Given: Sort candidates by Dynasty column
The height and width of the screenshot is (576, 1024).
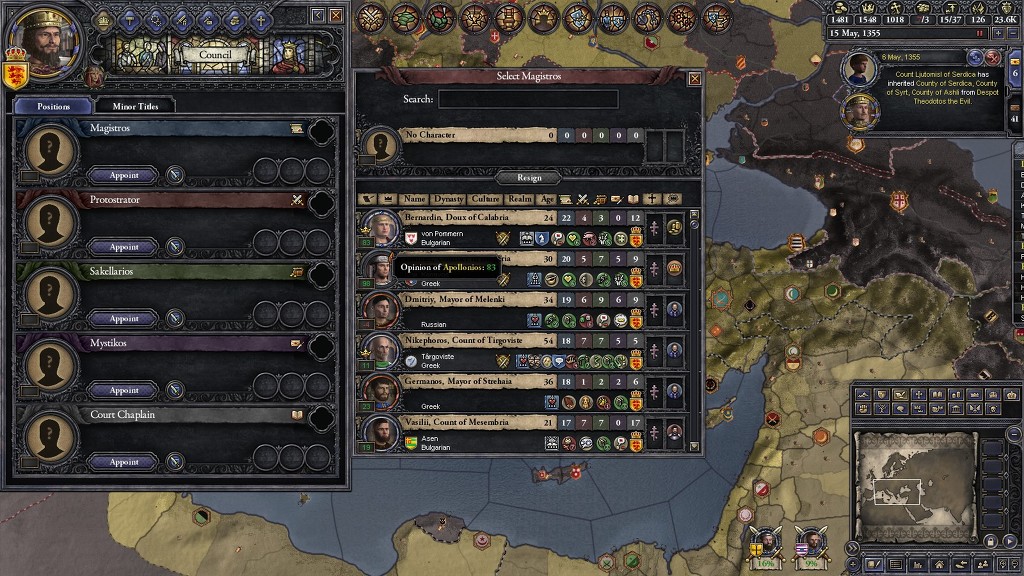Looking at the screenshot, I should (x=449, y=199).
